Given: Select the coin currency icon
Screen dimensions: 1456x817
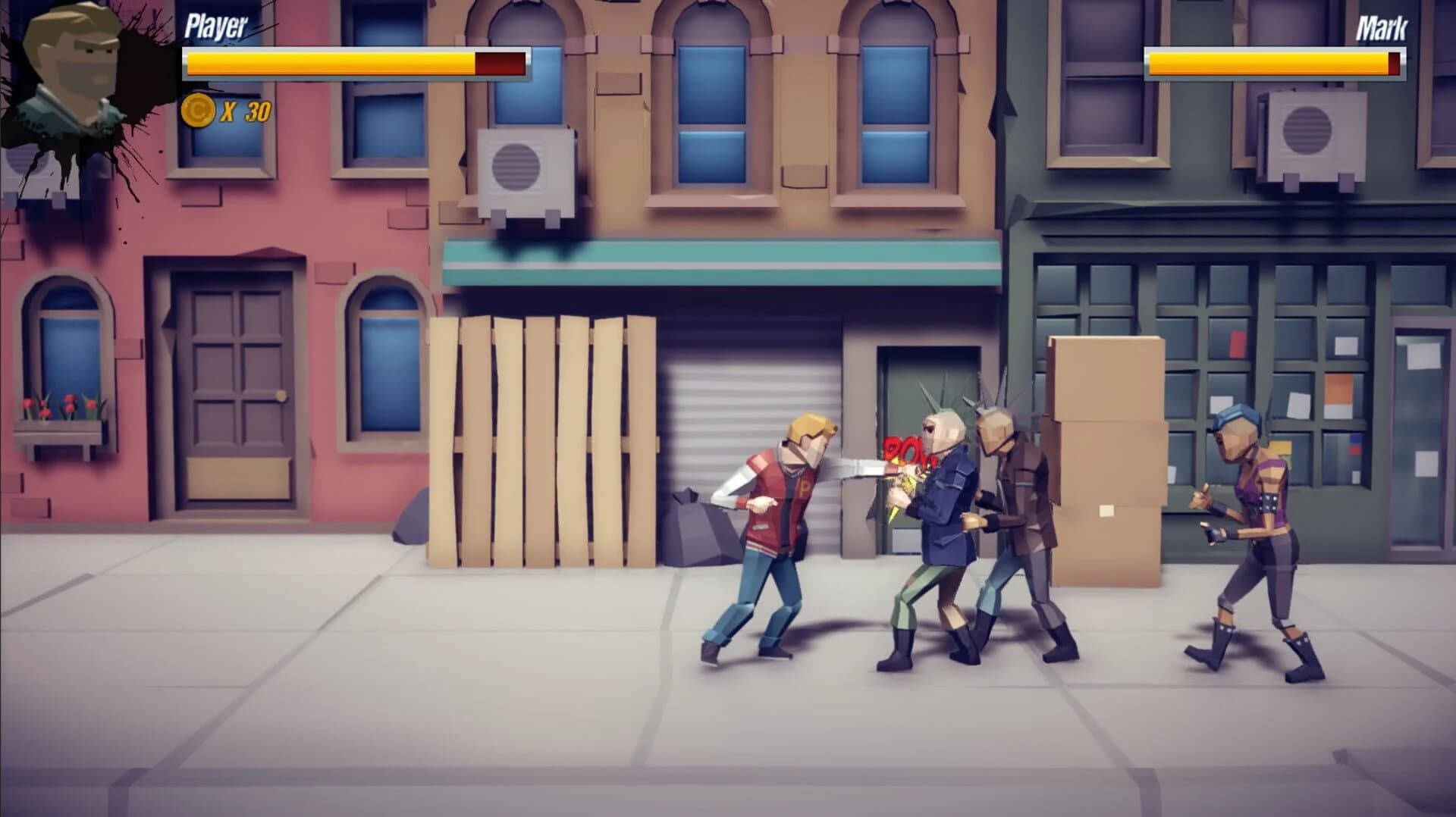Looking at the screenshot, I should point(199,112).
